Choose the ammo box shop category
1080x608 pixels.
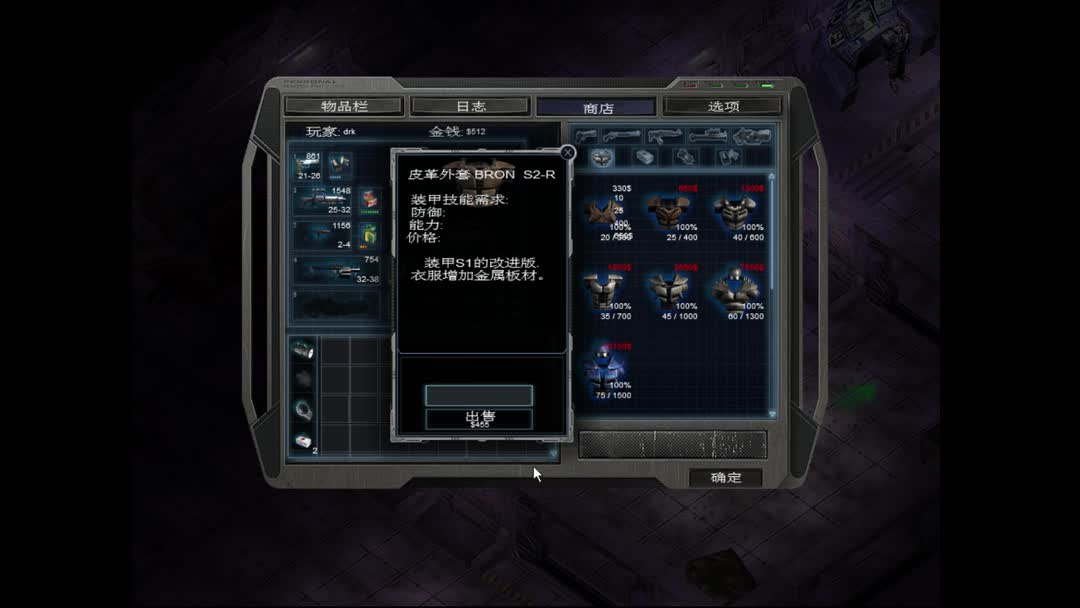click(x=644, y=157)
